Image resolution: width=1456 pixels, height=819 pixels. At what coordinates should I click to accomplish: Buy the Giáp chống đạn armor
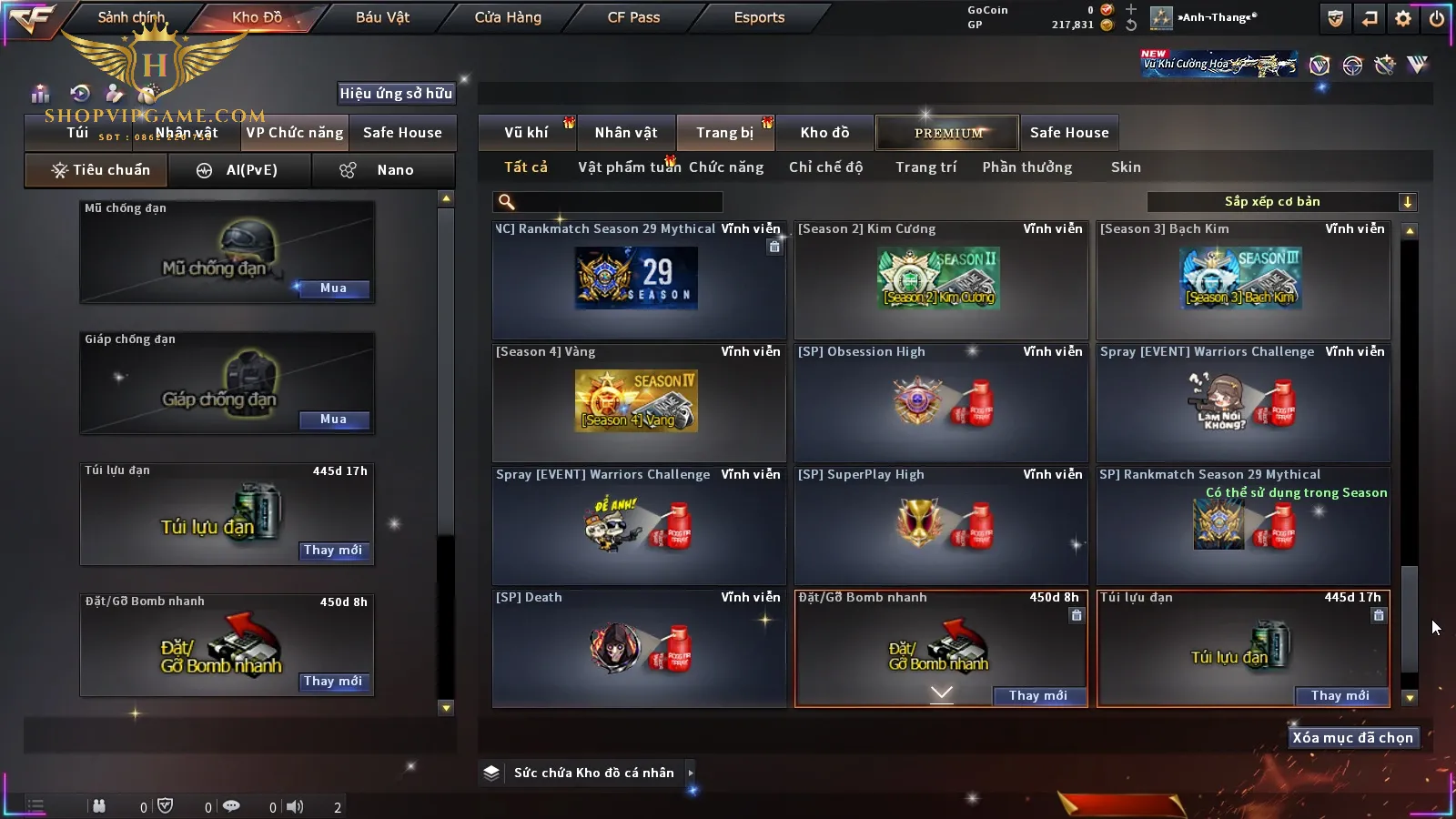point(333,420)
